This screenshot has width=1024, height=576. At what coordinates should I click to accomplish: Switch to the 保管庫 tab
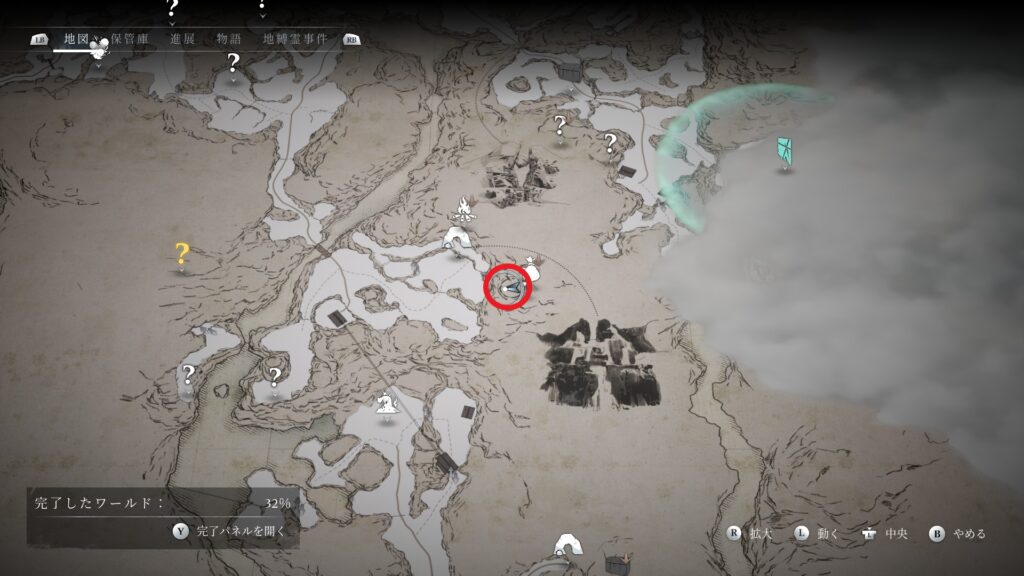(130, 39)
